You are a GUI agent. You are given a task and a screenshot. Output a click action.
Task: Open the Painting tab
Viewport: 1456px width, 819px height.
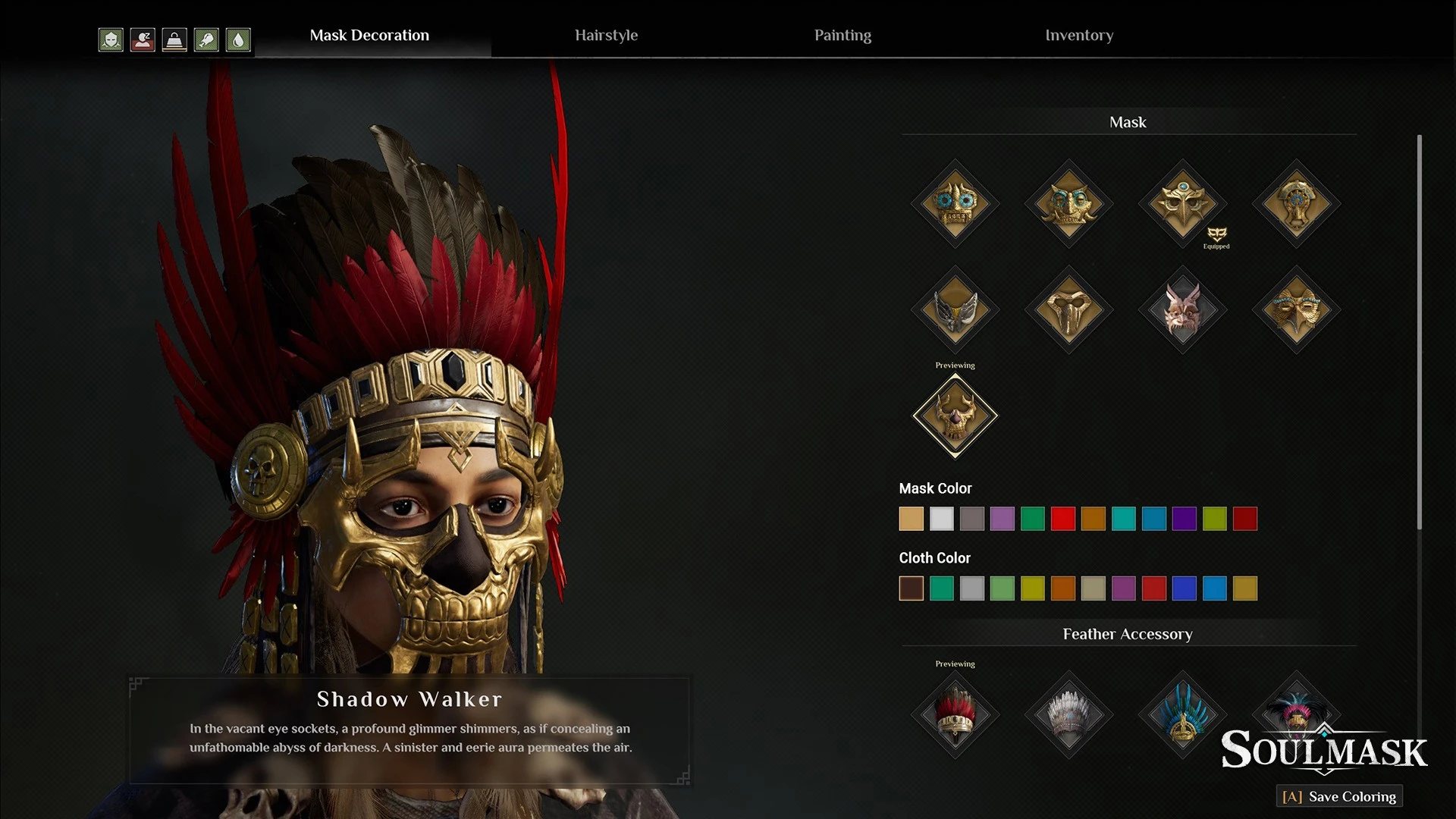click(843, 36)
